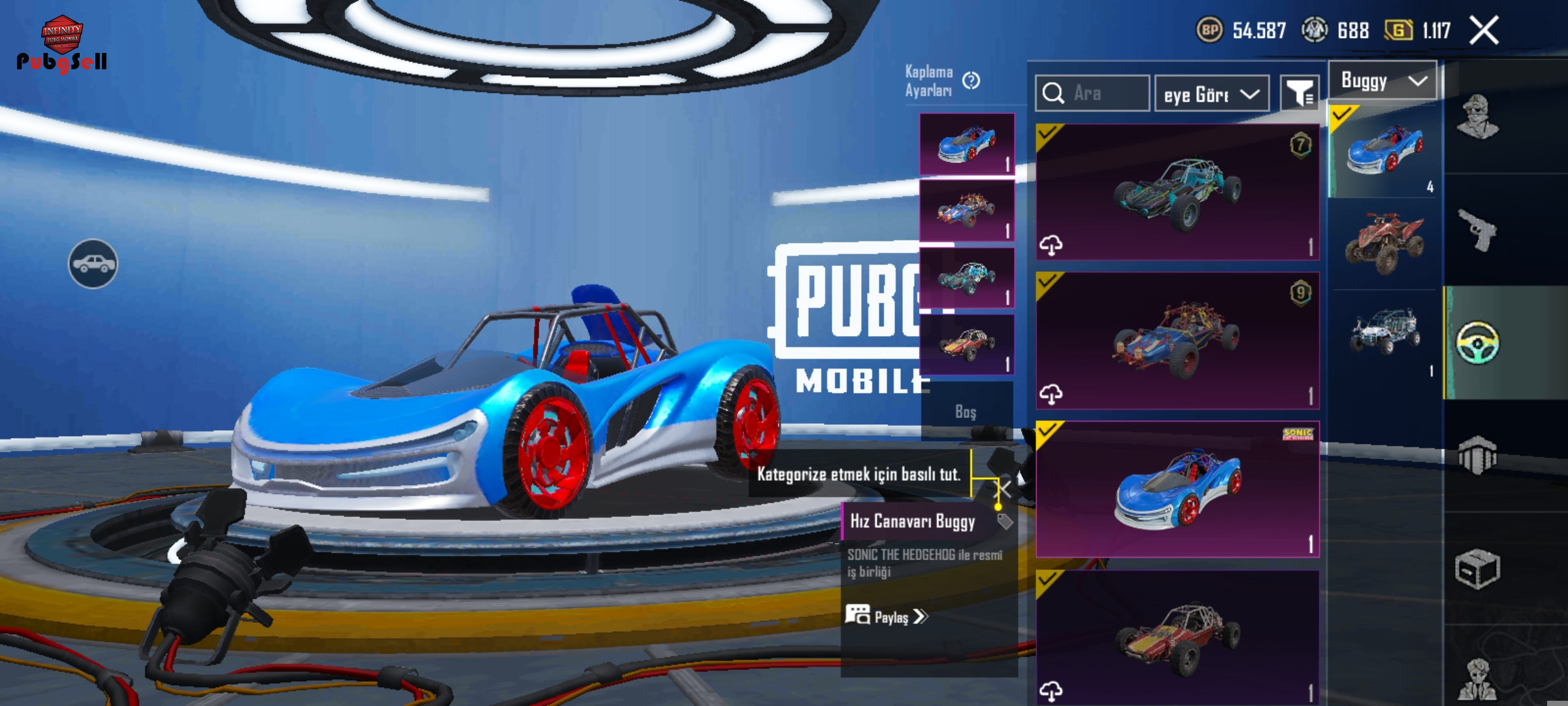Viewport: 1568px width, 706px height.
Task: Select the first blue buggy finish slot
Action: point(967,144)
